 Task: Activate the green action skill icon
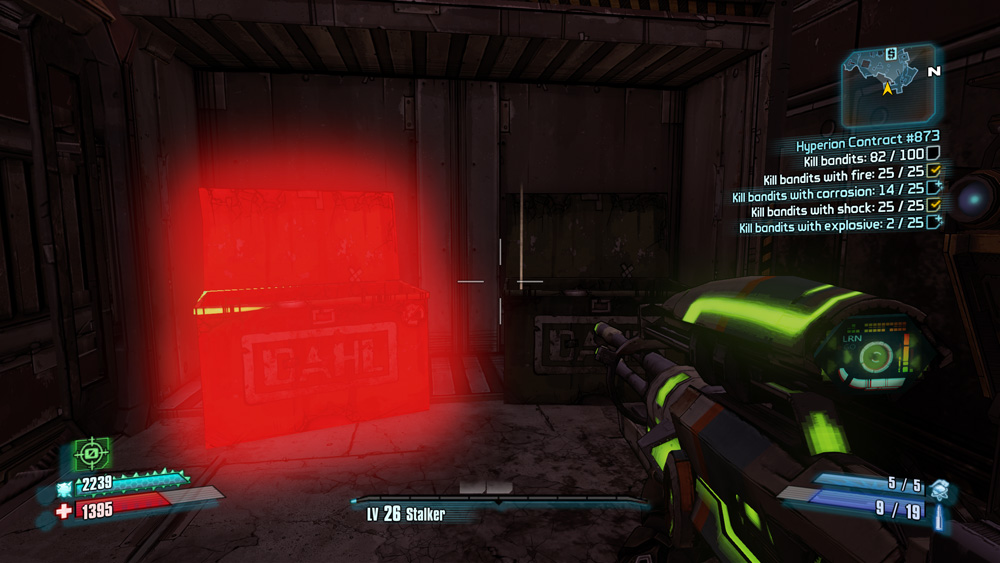click(x=92, y=457)
